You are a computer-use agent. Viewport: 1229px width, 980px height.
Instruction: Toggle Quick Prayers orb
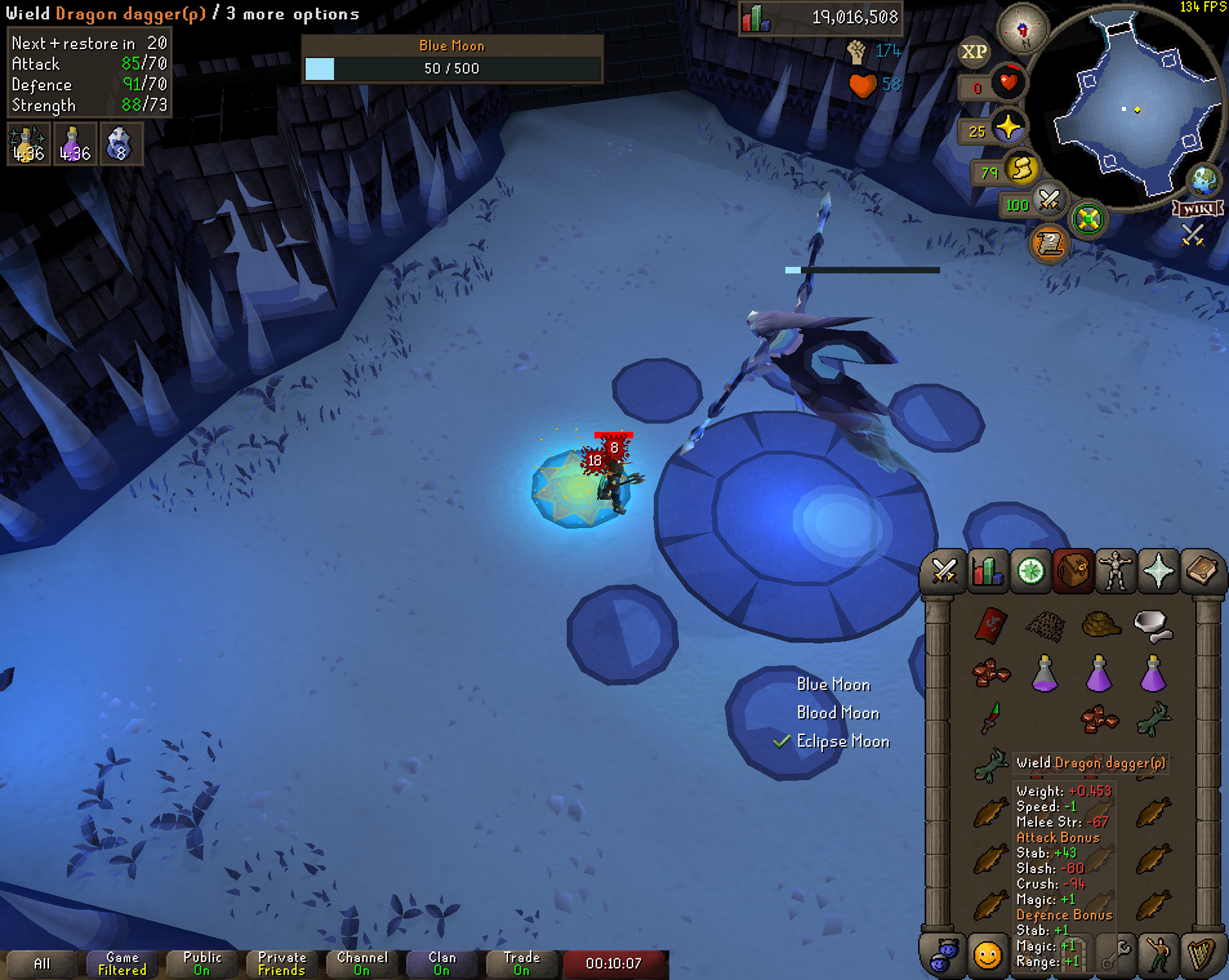pos(1008,127)
